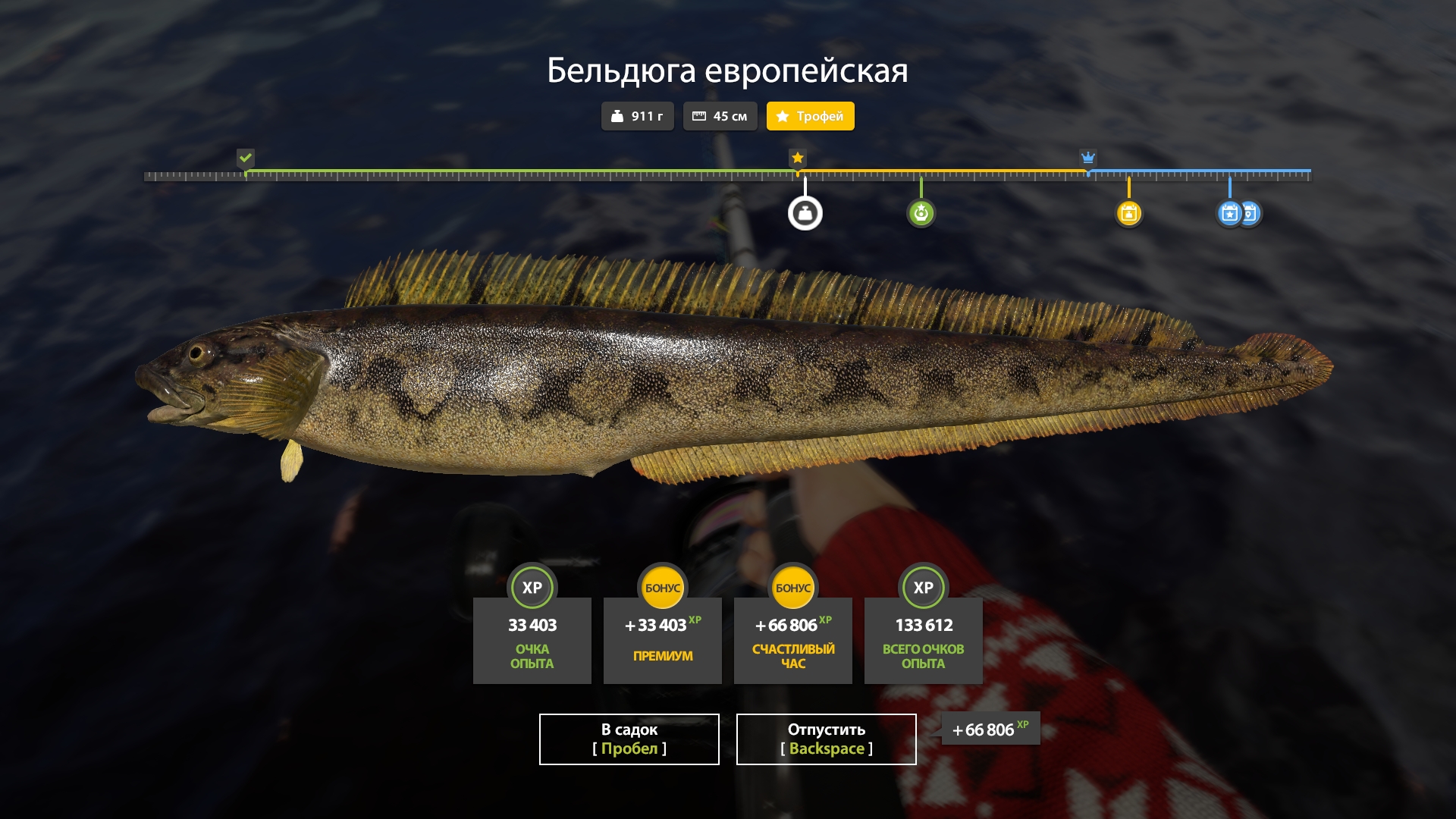
Task: Click the blue crown marker on the scale
Action: tap(1088, 158)
